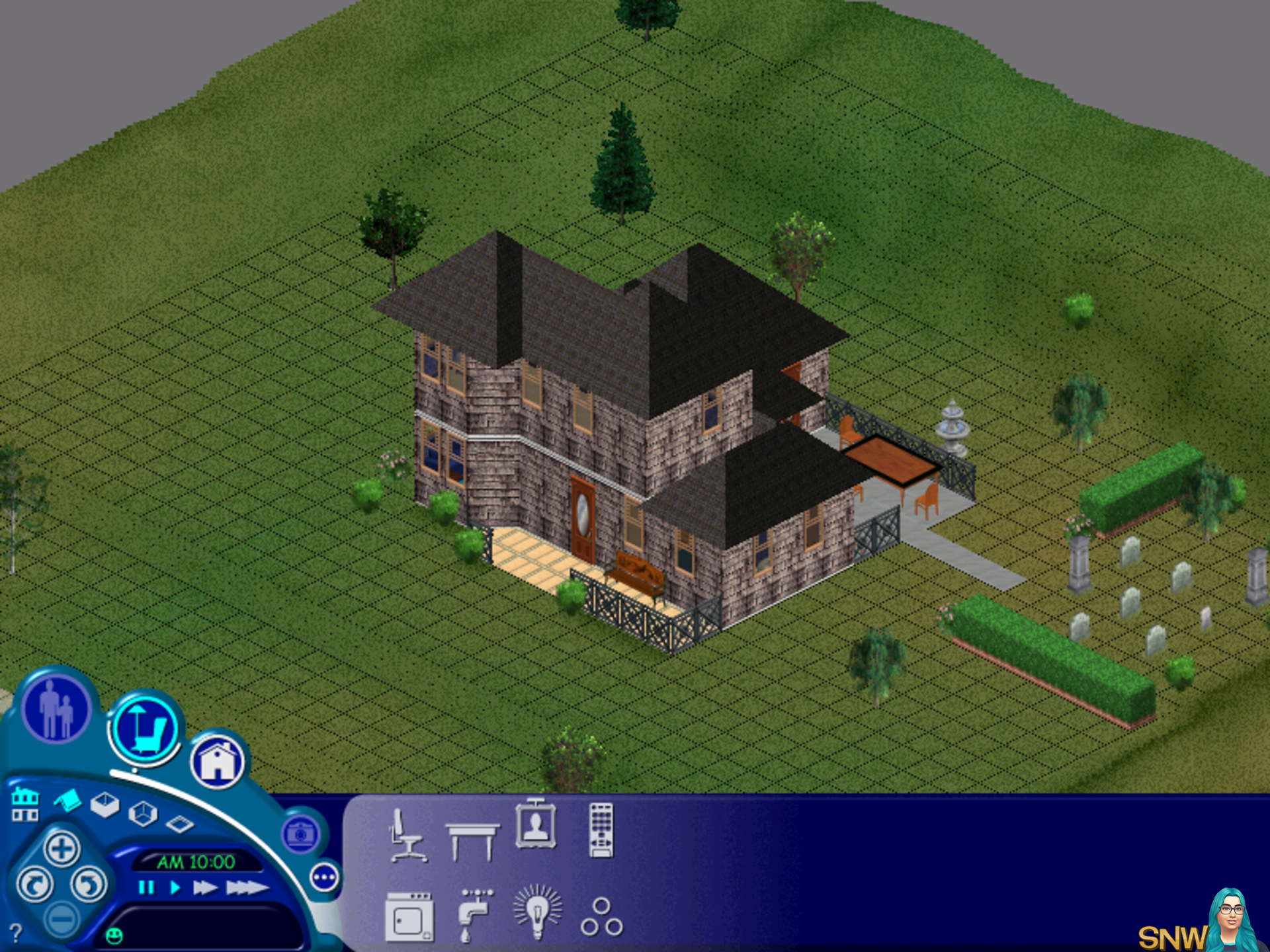
Task: Toggle the cyan roof view icon
Action: pyautogui.click(x=67, y=801)
